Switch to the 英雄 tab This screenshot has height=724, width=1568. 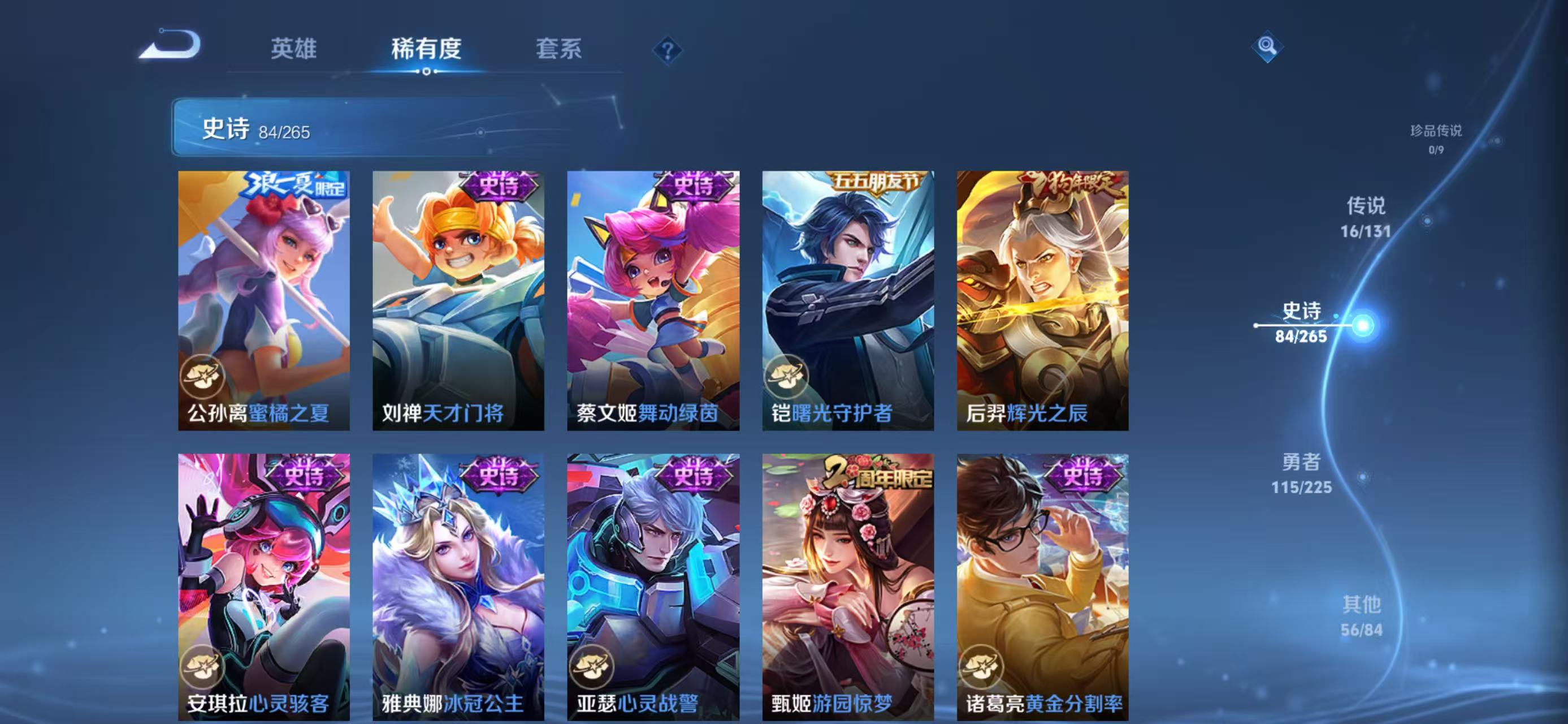pyautogui.click(x=293, y=49)
